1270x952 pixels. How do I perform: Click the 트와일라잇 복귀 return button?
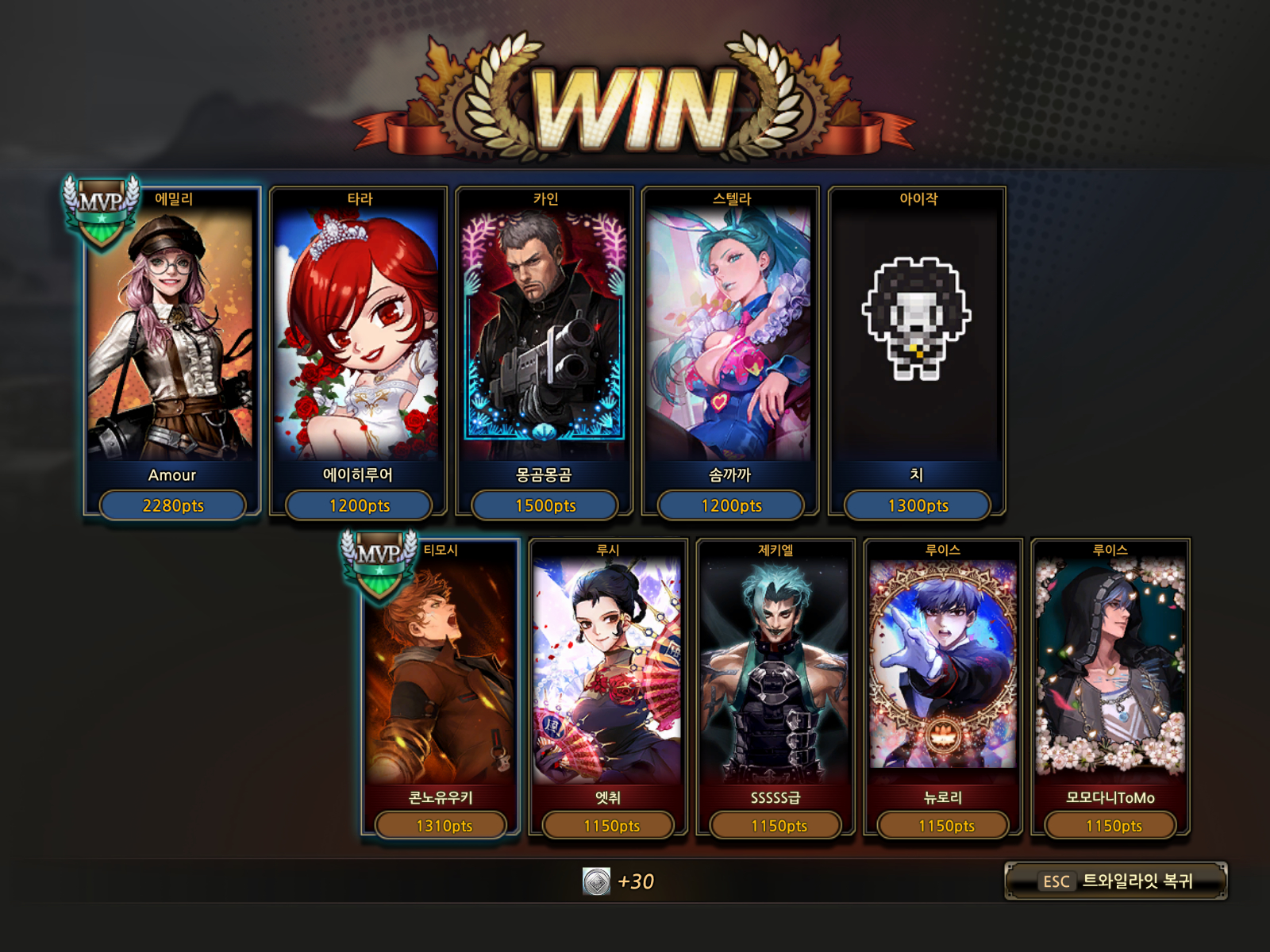(x=1115, y=881)
